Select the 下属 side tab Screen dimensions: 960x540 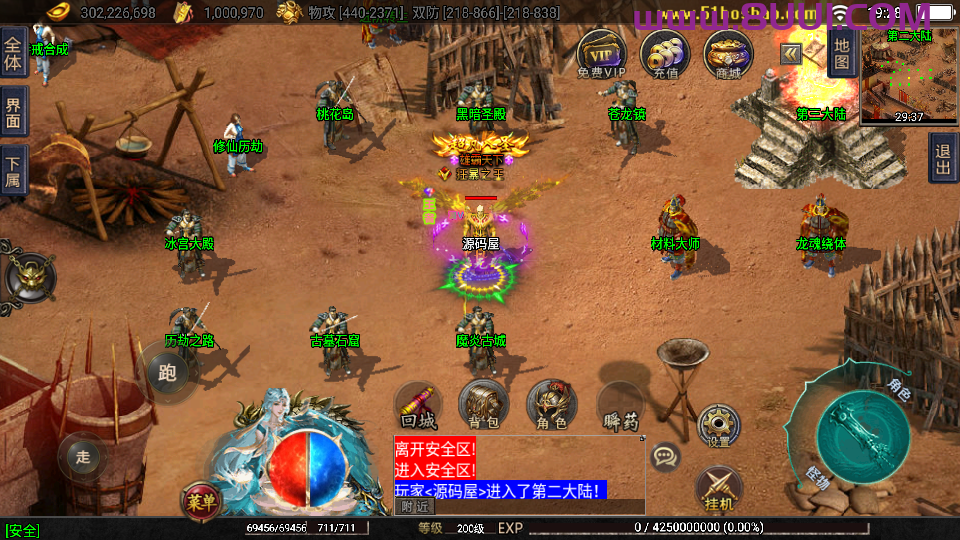(13, 171)
